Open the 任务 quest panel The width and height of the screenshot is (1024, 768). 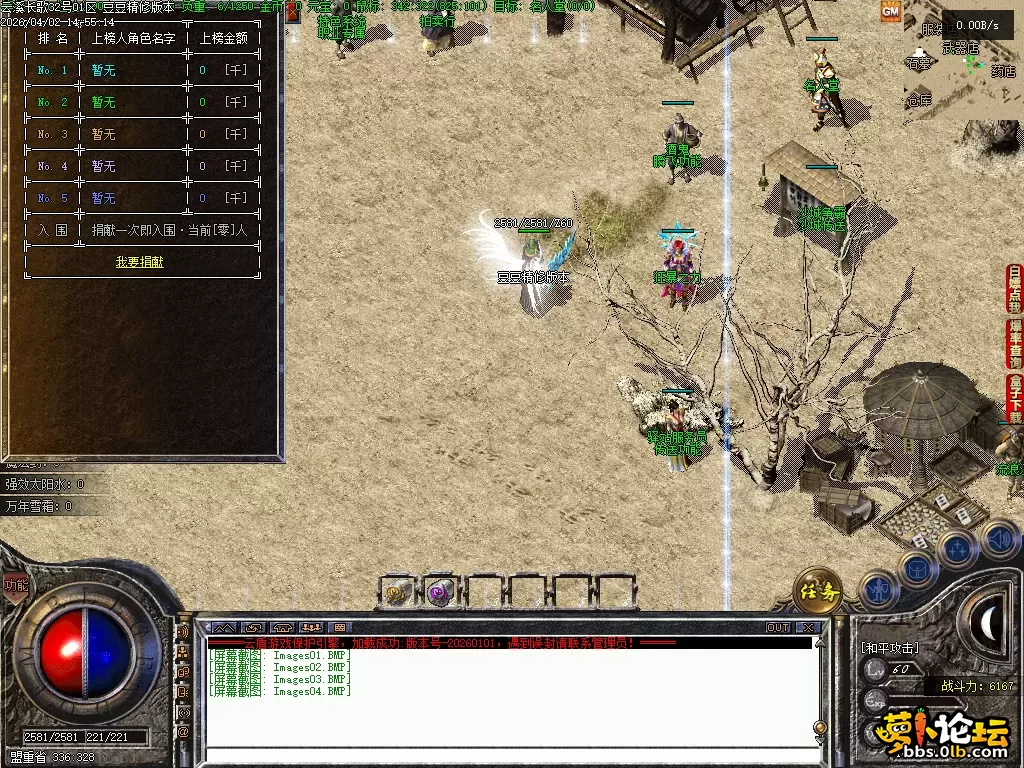click(817, 592)
